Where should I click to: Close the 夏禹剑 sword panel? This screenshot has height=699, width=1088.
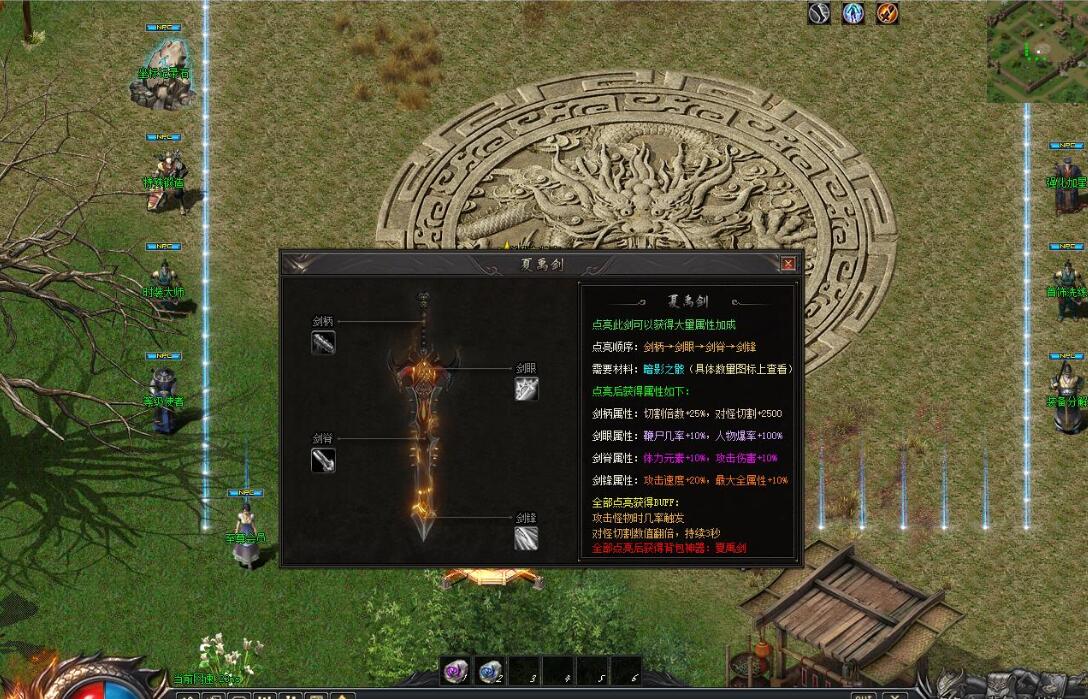pos(788,264)
